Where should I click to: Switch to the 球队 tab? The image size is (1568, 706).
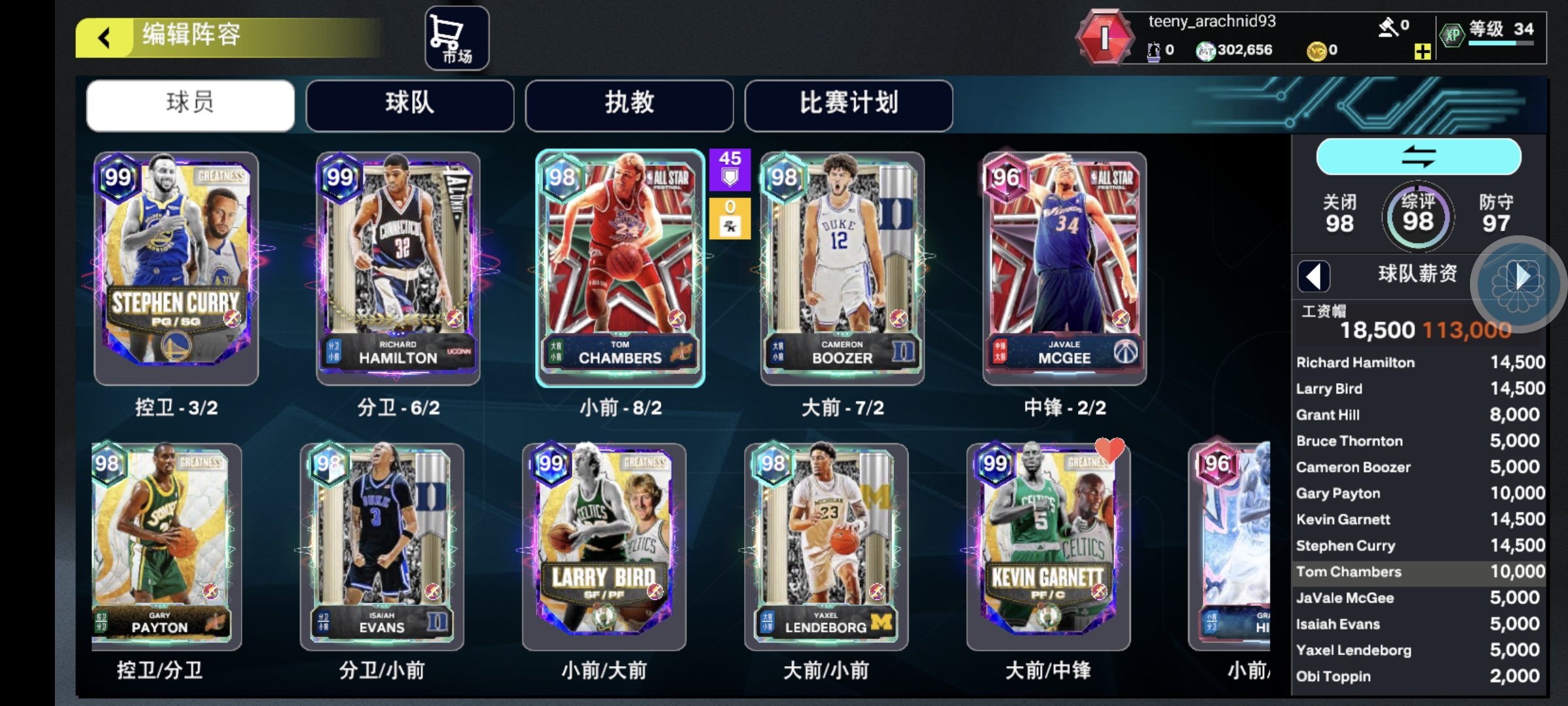(410, 105)
